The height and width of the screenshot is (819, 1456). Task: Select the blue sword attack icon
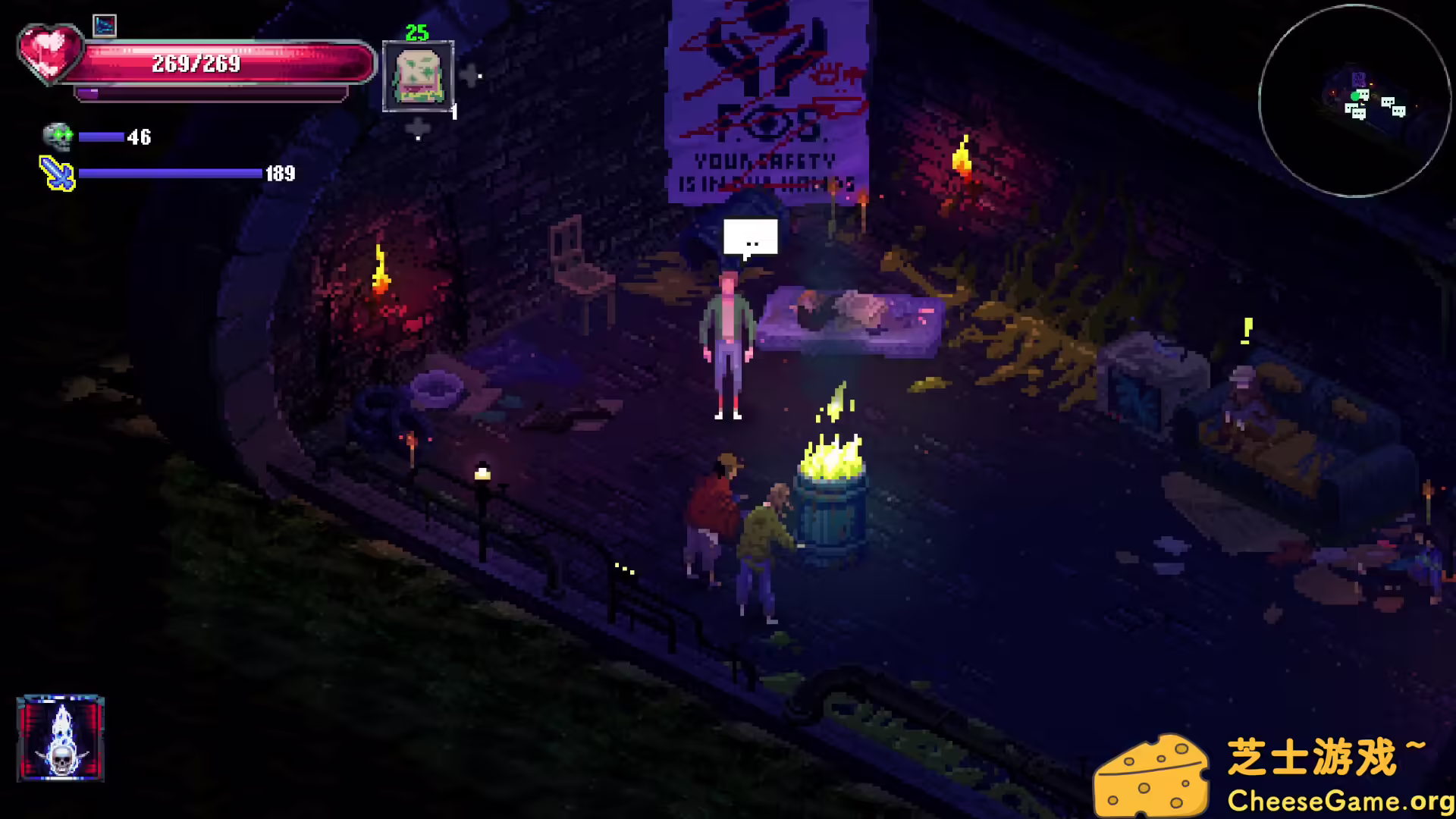57,173
